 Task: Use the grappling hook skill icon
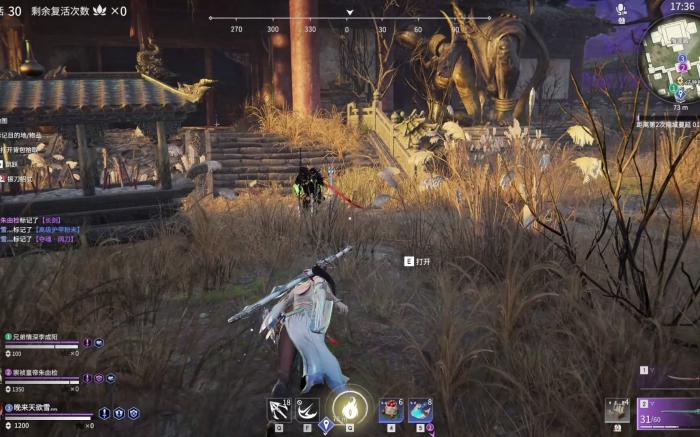[279, 408]
